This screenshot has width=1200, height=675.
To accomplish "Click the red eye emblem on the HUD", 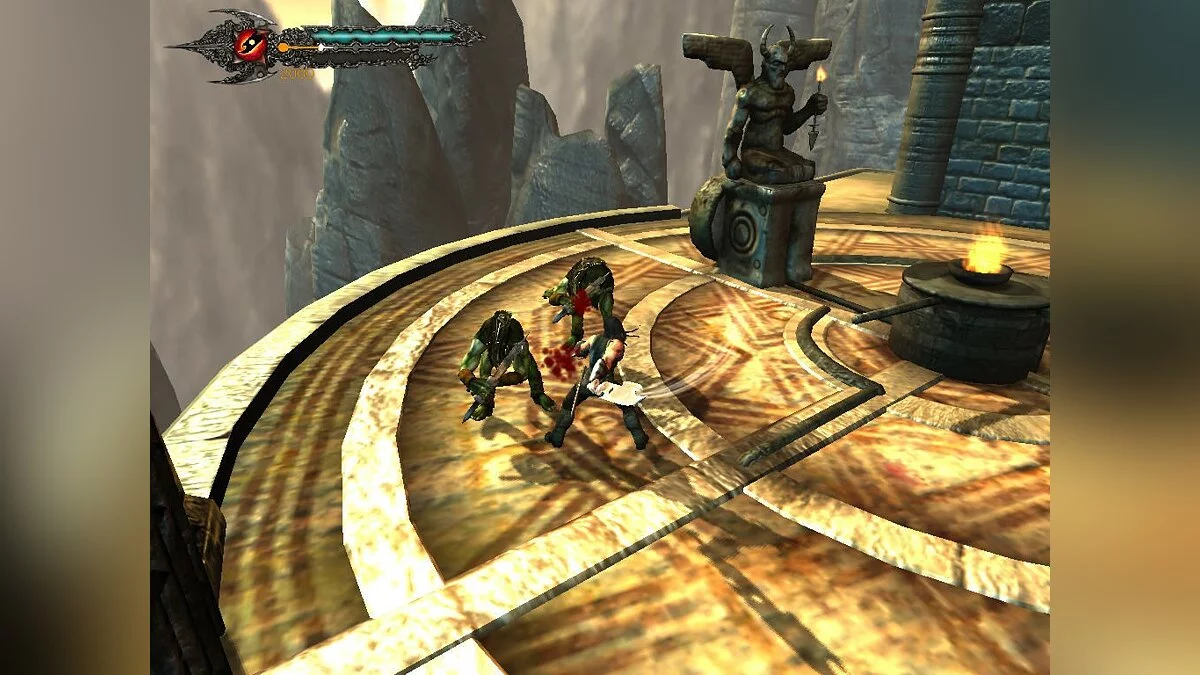I will [249, 43].
